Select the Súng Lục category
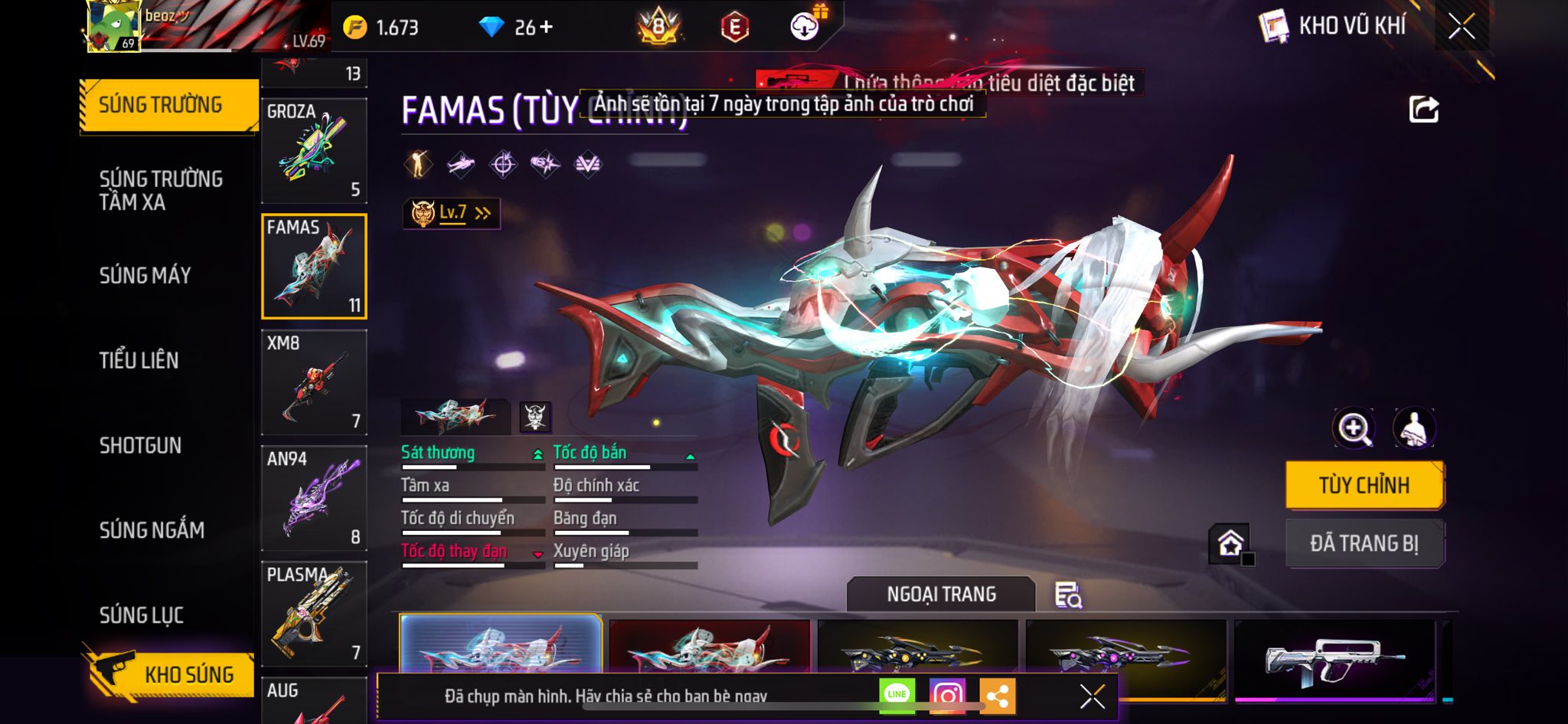The width and height of the screenshot is (1568, 724). tap(142, 614)
